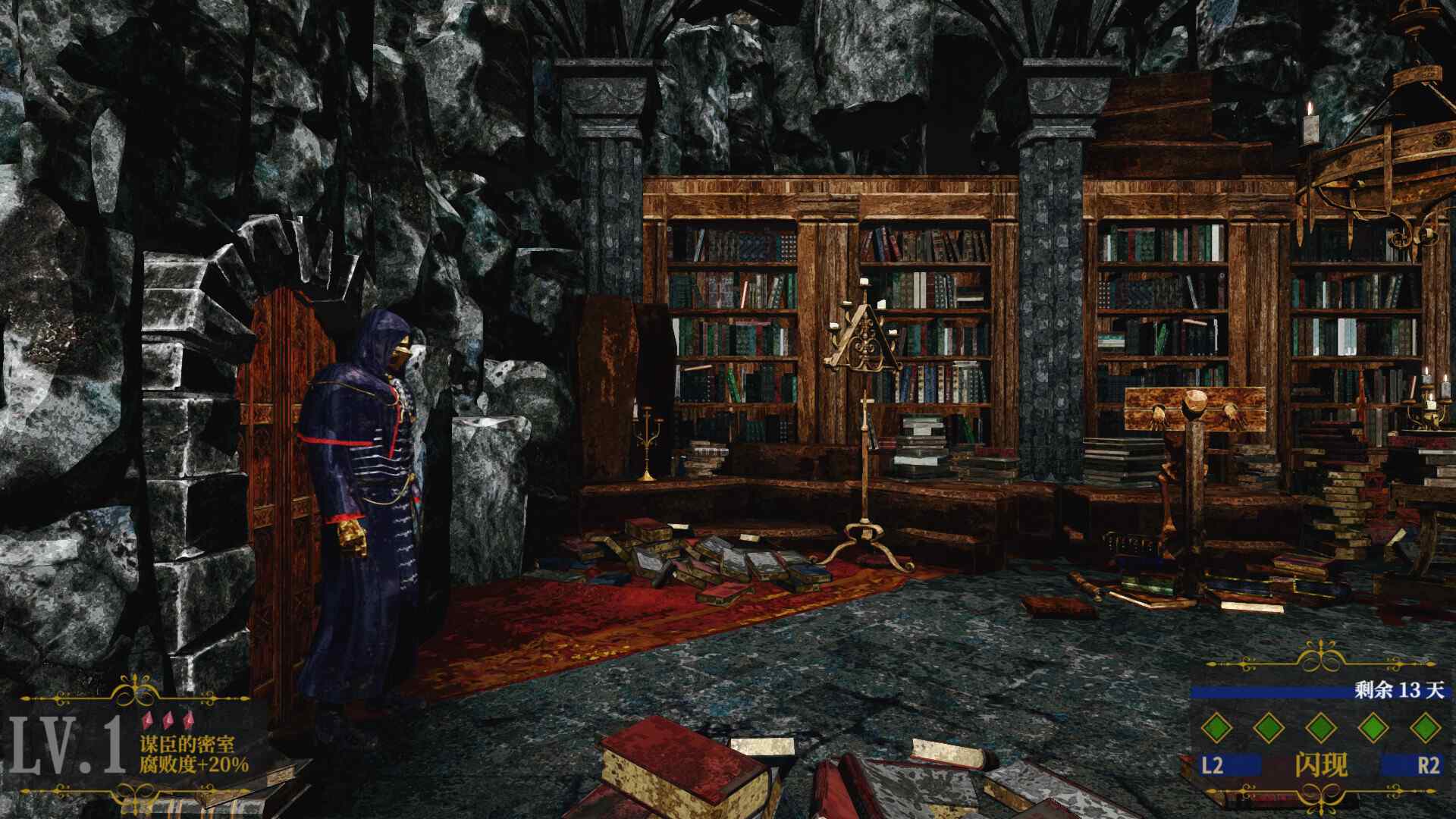Click the third pink gem icon
This screenshot has width=1456, height=819.
pyautogui.click(x=189, y=720)
